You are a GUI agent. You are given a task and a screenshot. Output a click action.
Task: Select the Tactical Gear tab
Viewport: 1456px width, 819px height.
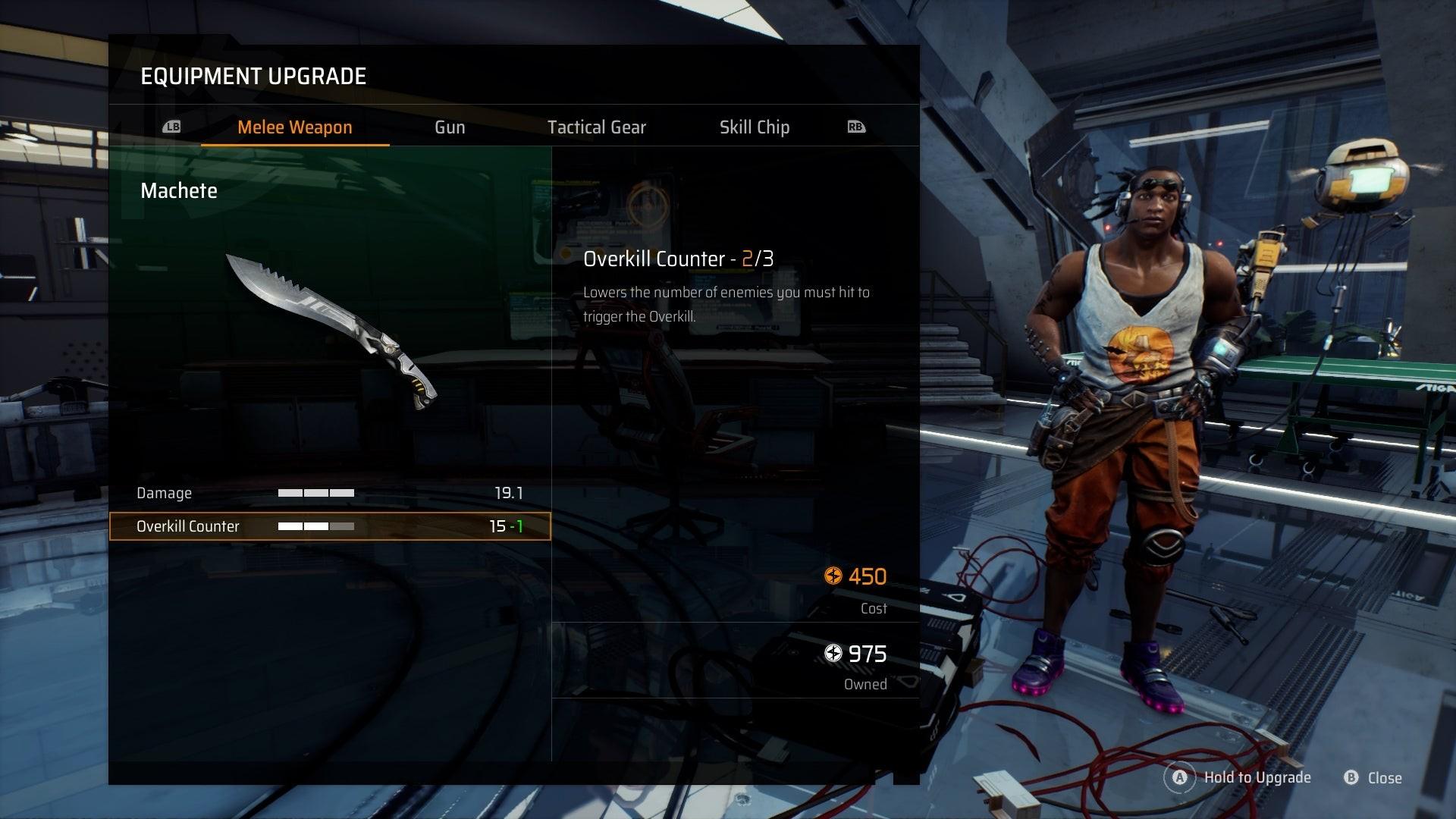[x=596, y=127]
